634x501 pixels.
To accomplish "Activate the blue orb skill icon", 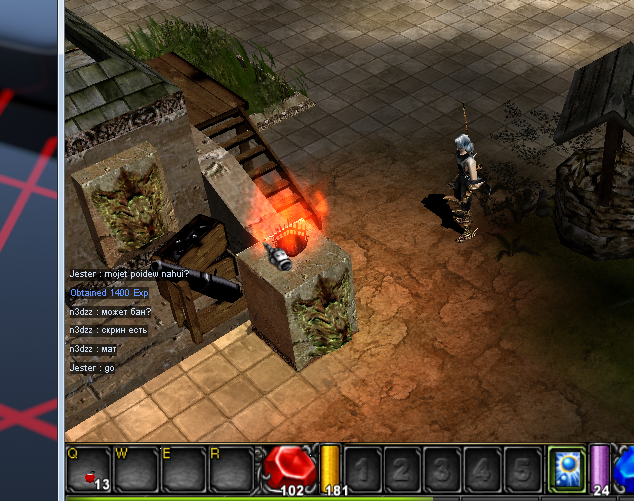I will (x=567, y=468).
